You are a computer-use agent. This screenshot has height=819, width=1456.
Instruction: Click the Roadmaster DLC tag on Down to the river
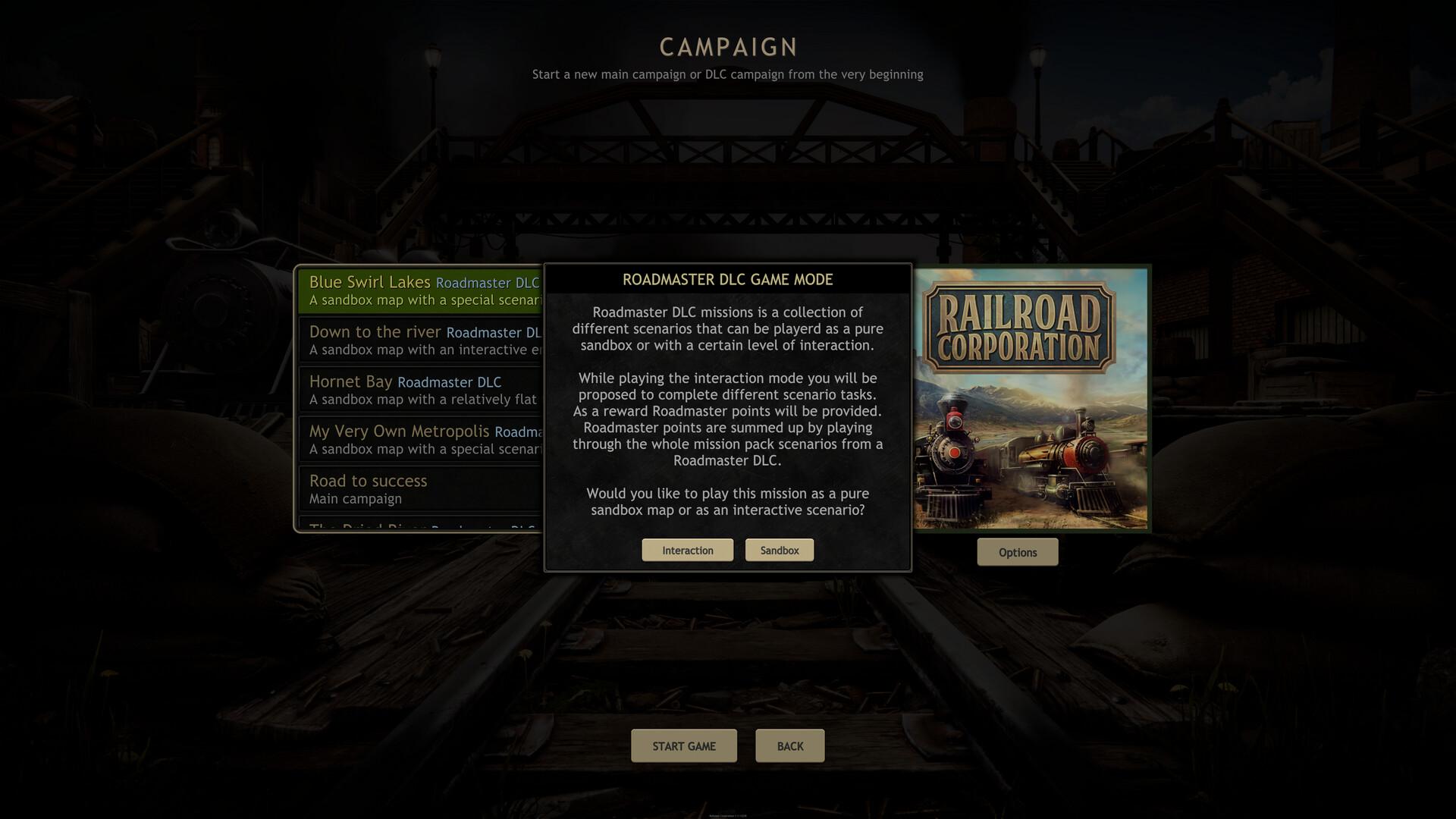(494, 333)
